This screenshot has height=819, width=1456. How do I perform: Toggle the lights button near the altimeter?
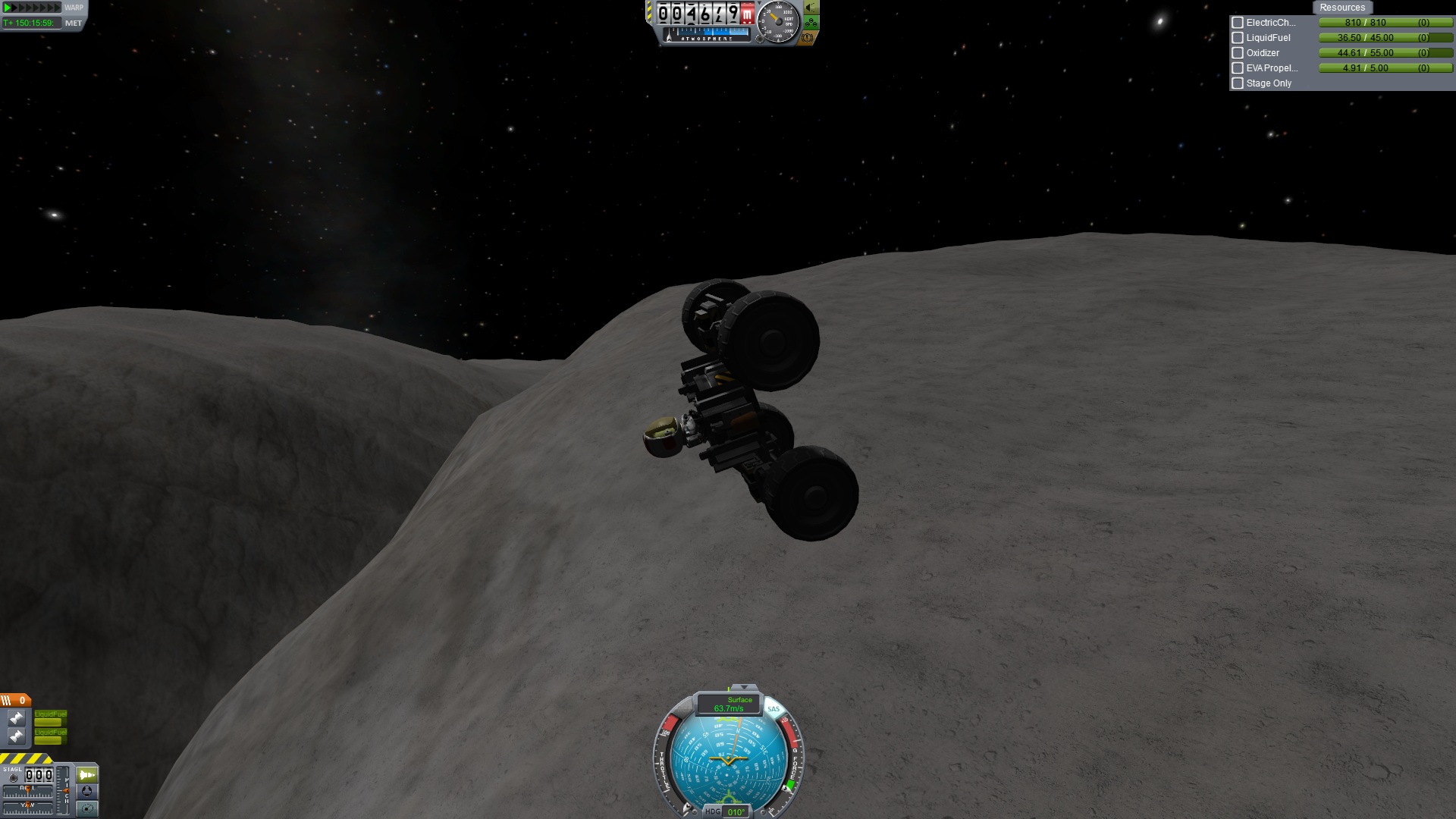(x=811, y=8)
